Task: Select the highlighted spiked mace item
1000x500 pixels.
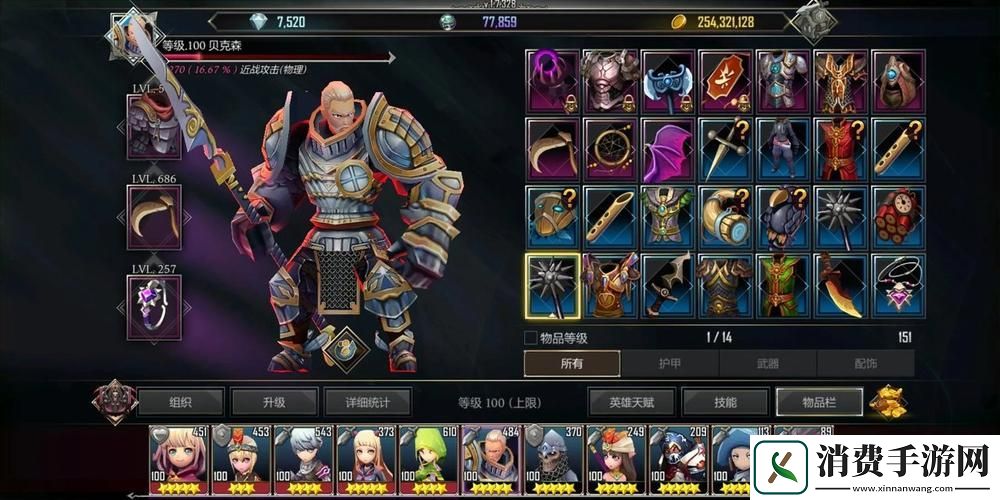Action: tap(553, 286)
